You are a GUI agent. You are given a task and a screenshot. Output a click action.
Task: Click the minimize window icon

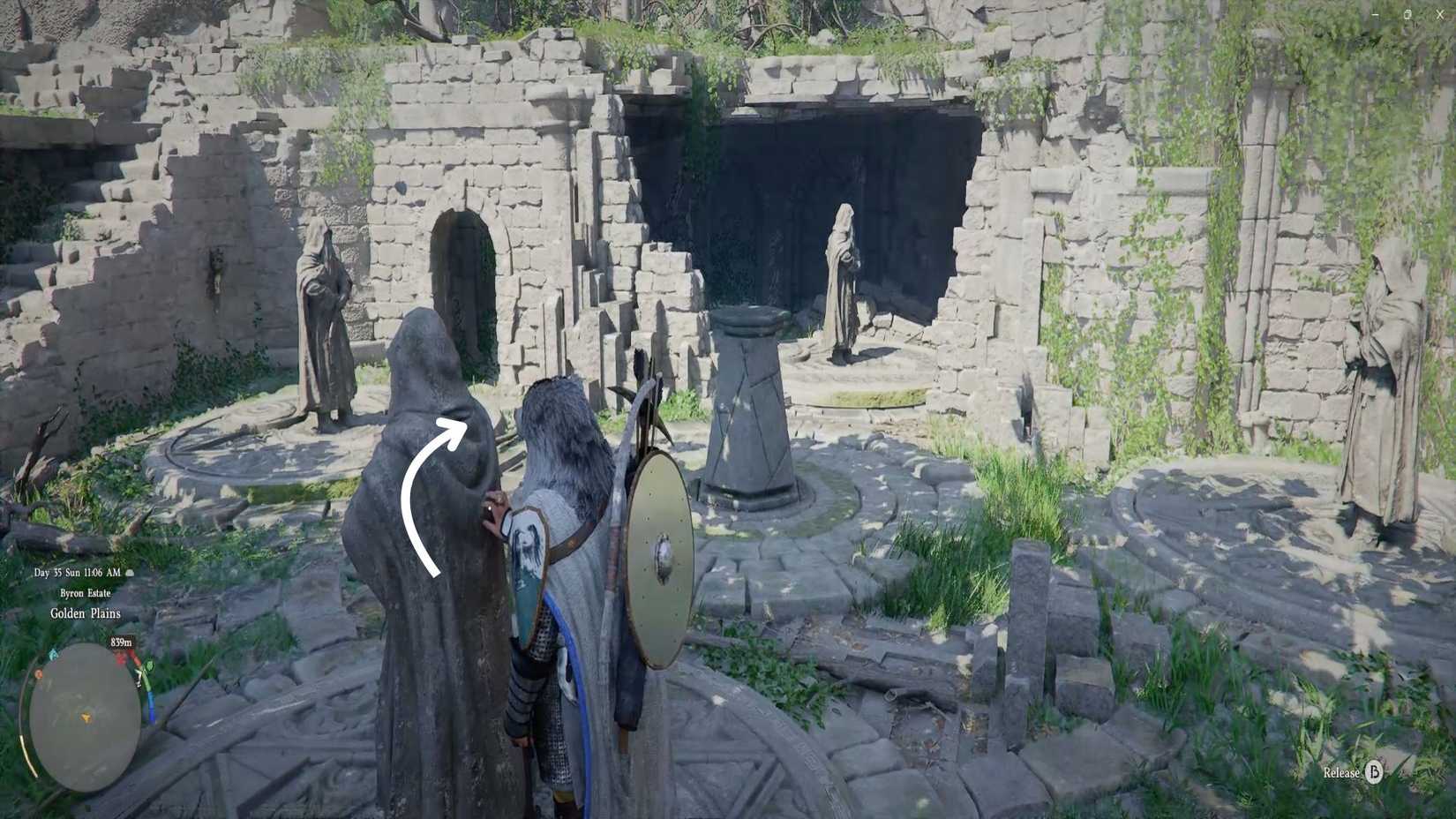[1375, 14]
